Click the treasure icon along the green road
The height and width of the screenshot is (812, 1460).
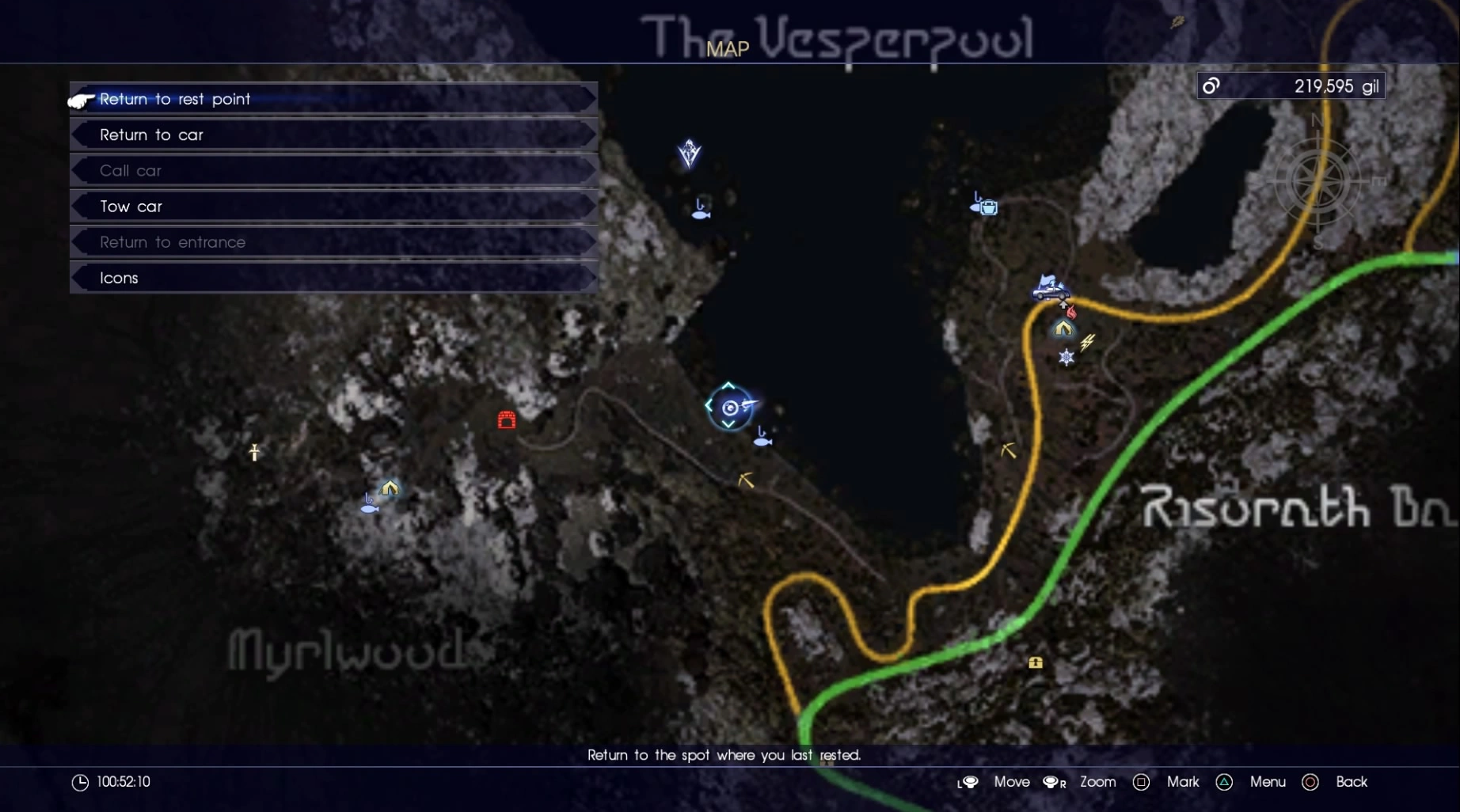pyautogui.click(x=1036, y=662)
